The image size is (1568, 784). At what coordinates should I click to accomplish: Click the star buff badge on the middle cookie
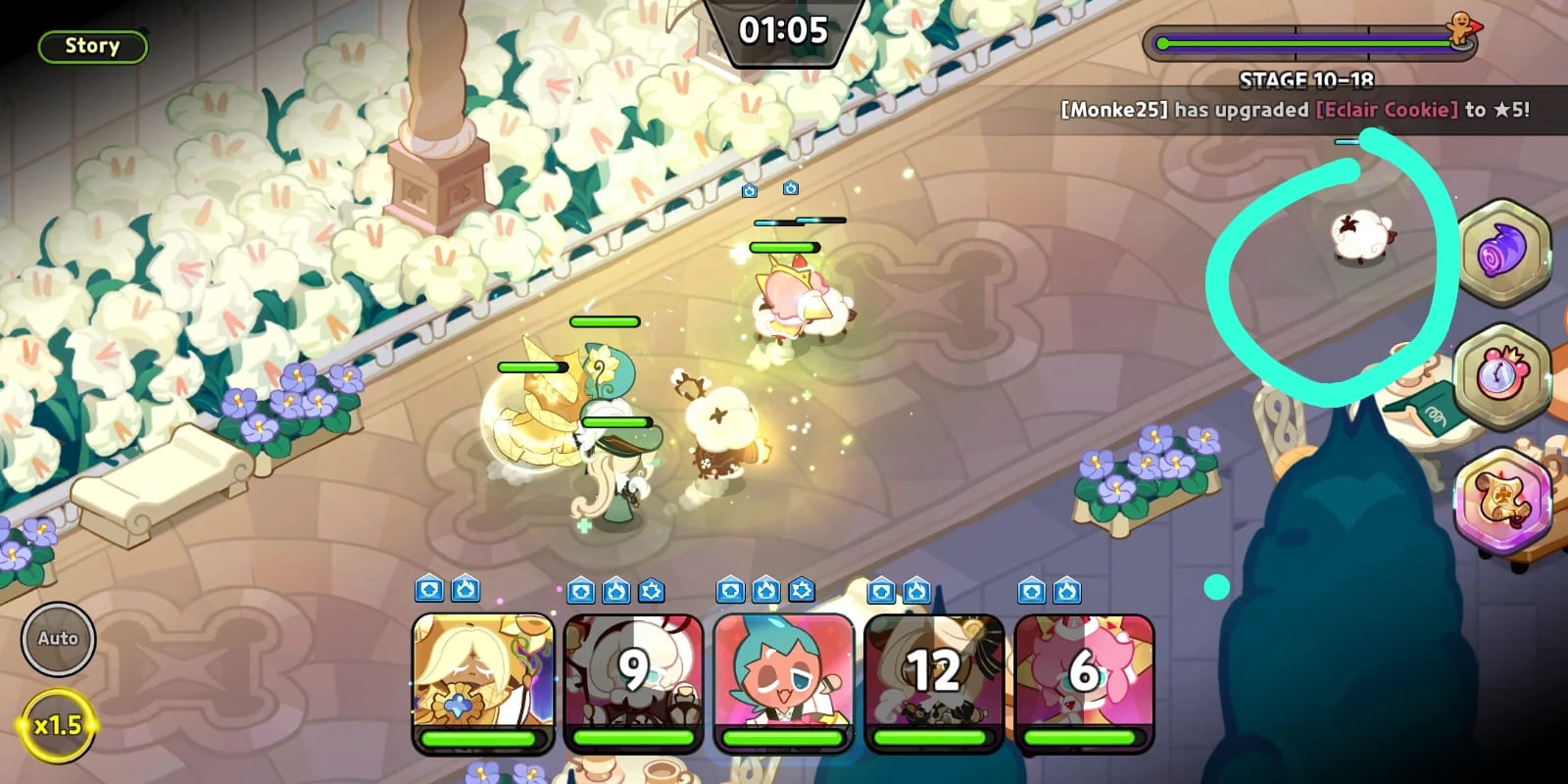[802, 589]
